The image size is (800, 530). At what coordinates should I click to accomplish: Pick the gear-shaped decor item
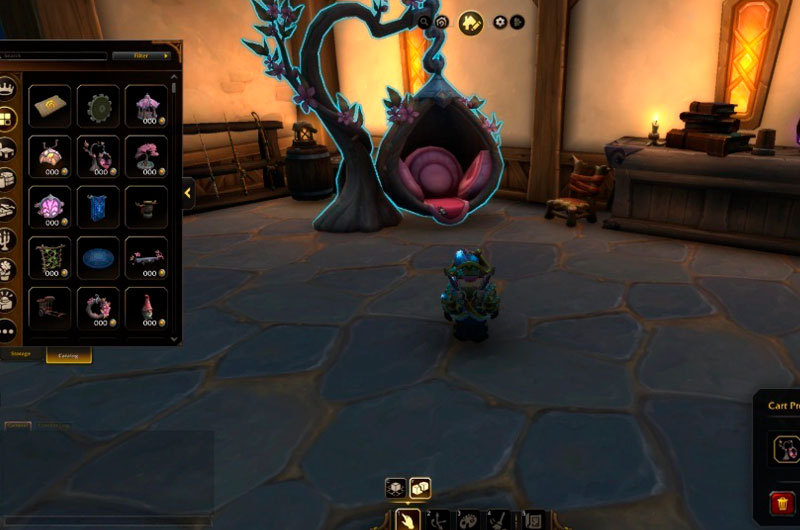[98, 104]
